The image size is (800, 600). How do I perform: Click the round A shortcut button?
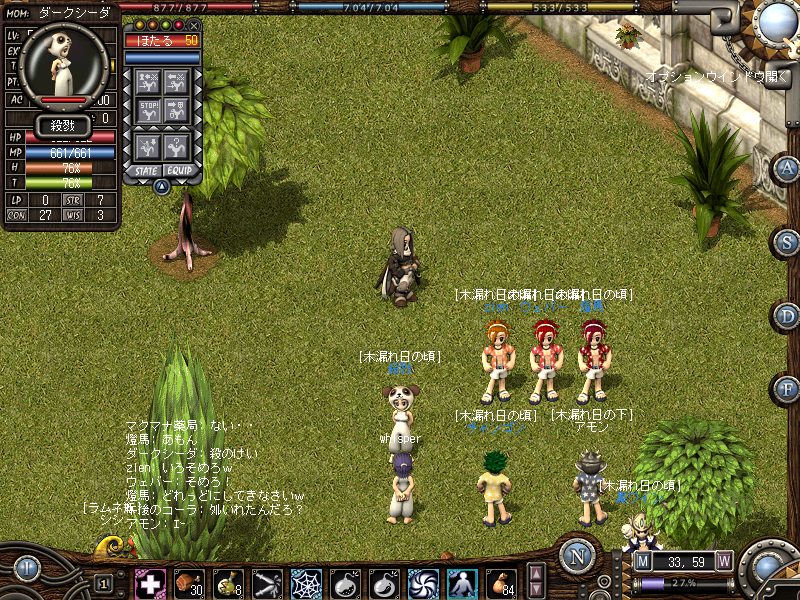(x=786, y=167)
